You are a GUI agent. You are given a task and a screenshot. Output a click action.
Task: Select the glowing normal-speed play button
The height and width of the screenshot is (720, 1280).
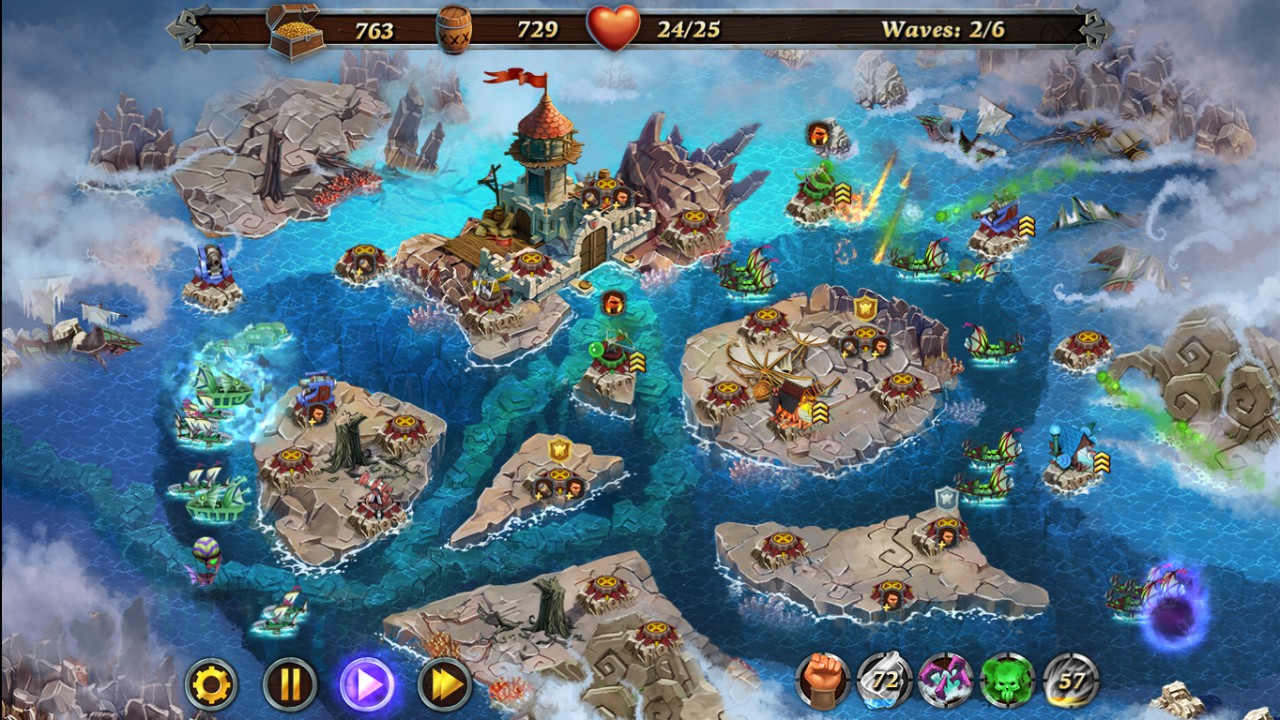point(367,685)
